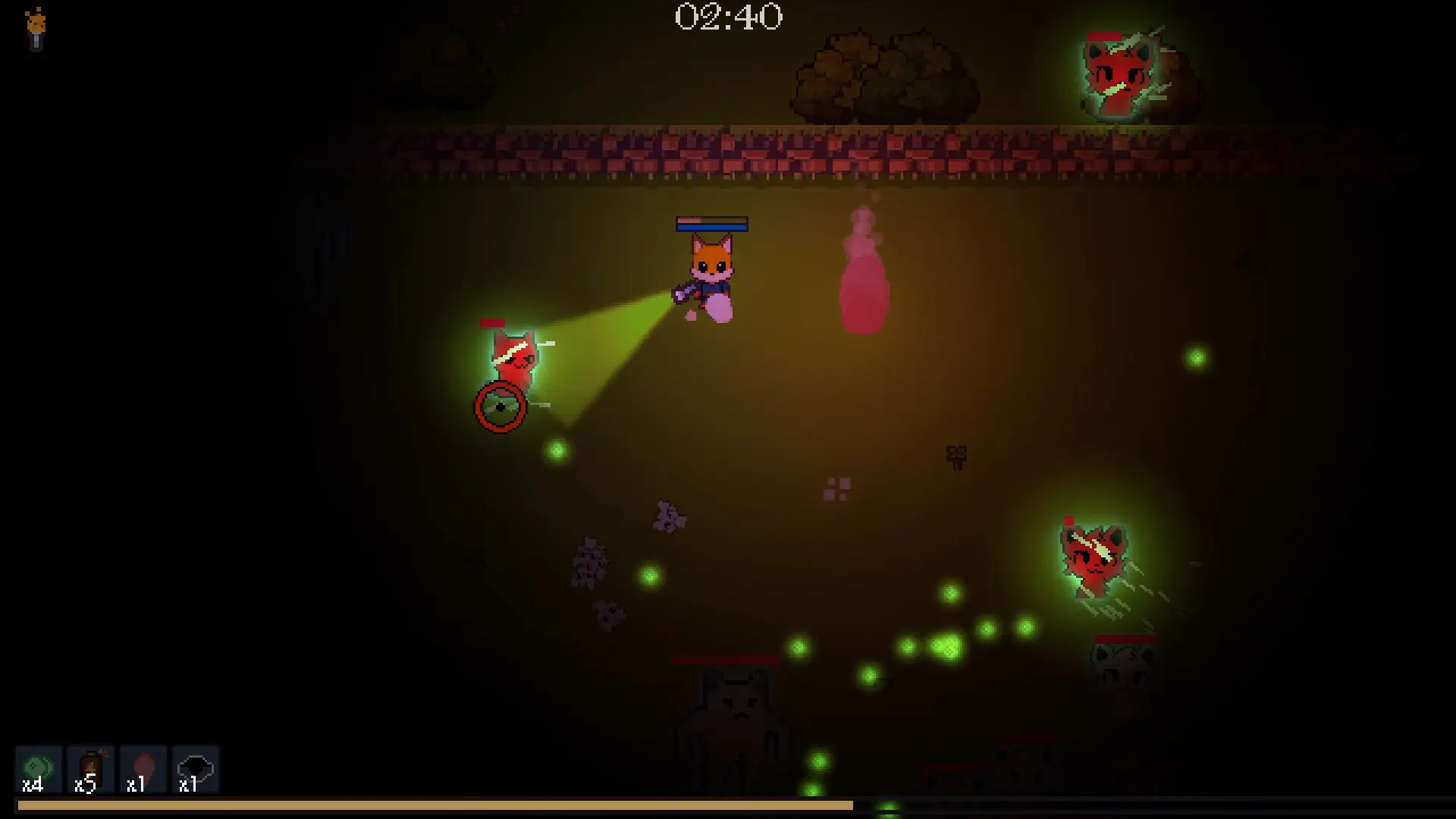Select the dark diamond gem slot

point(195,769)
